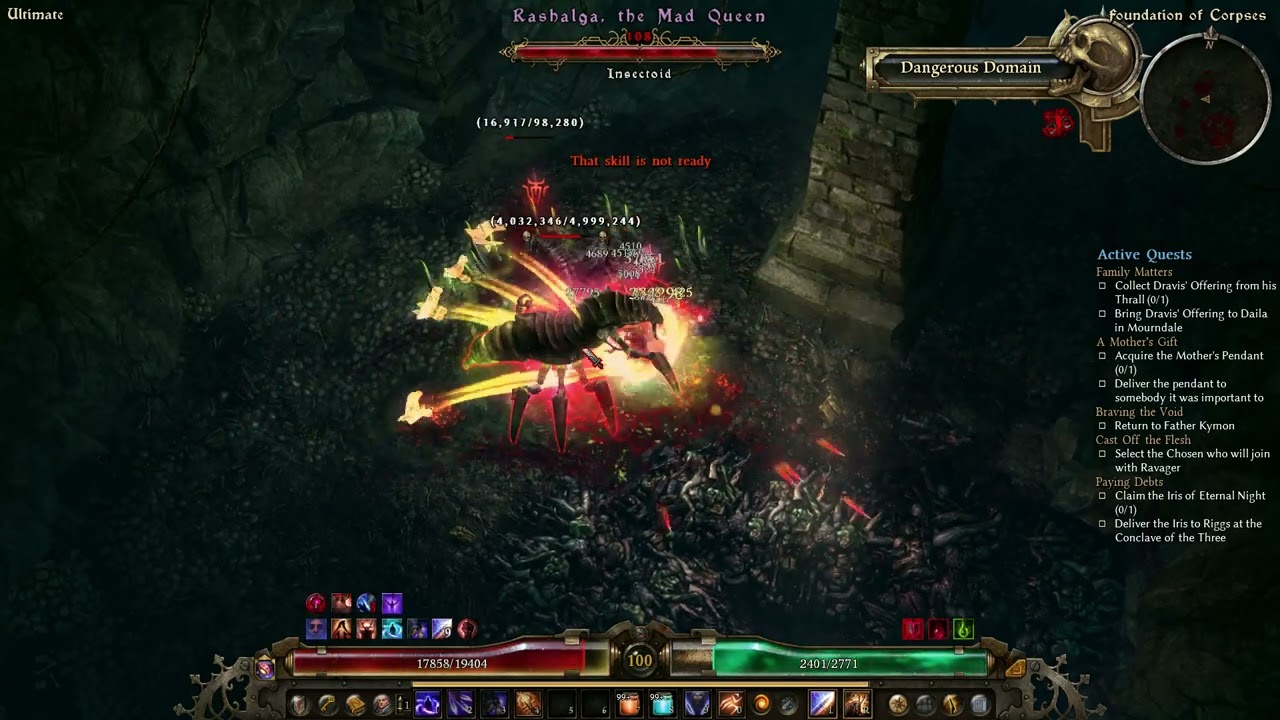Viewport: 1280px width, 720px height.
Task: Open the character sheet shield icon
Action: point(300,704)
